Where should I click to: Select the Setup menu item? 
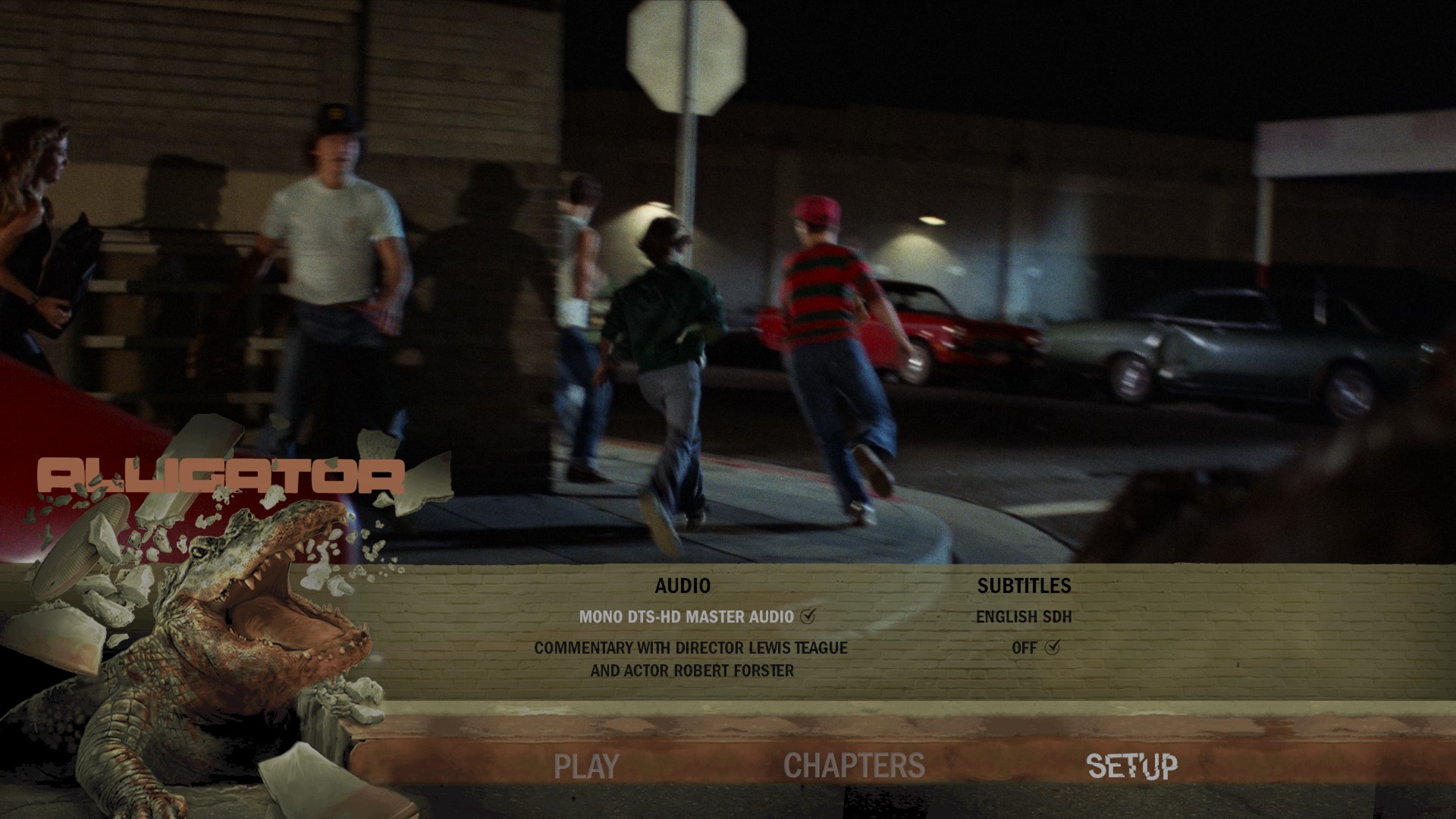[x=1132, y=766]
